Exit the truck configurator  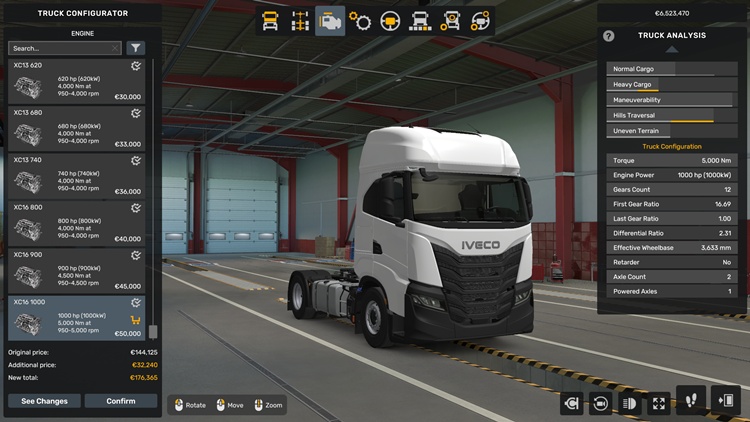[725, 401]
